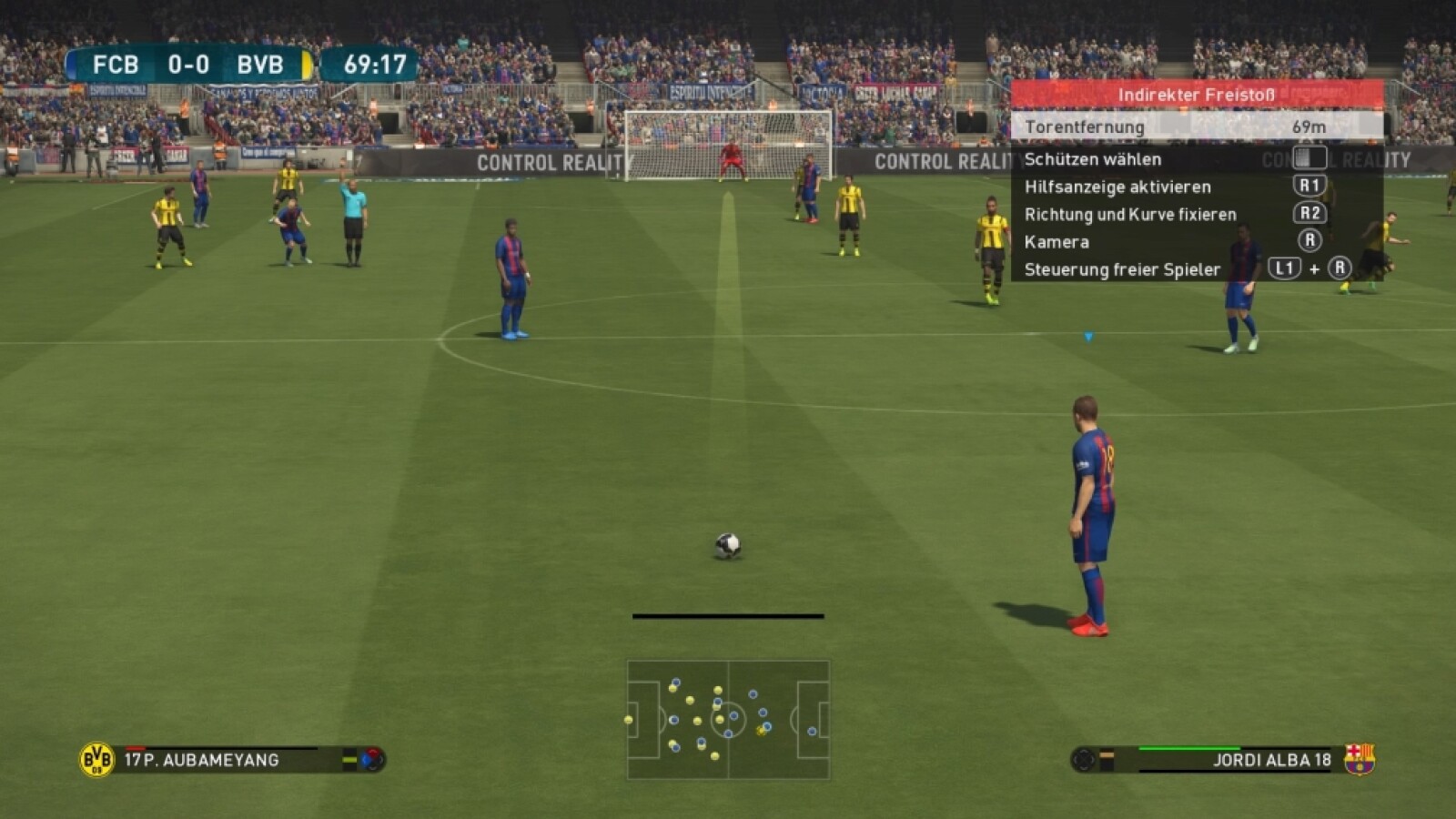Screen dimensions: 1456x819
Task: Click the pitch radar minimap
Action: [728, 720]
